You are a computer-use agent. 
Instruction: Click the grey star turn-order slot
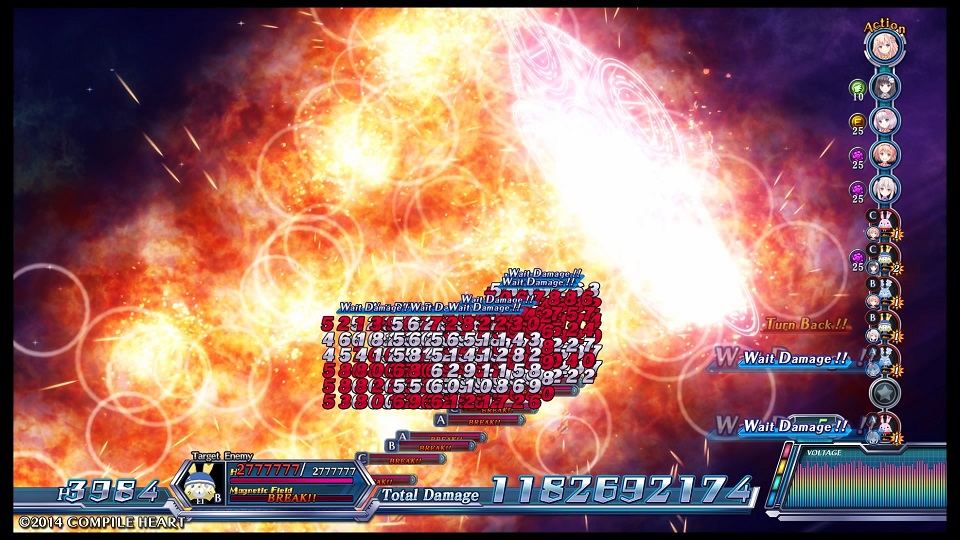(x=883, y=391)
